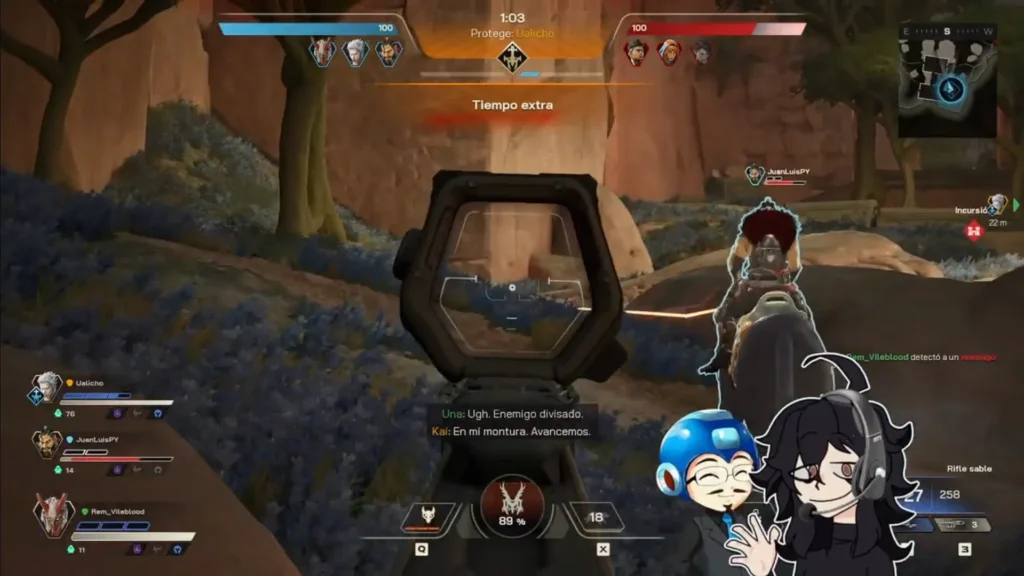This screenshot has height=576, width=1024.
Task: Click the blue objective marker on the minimap
Action: [x=951, y=90]
